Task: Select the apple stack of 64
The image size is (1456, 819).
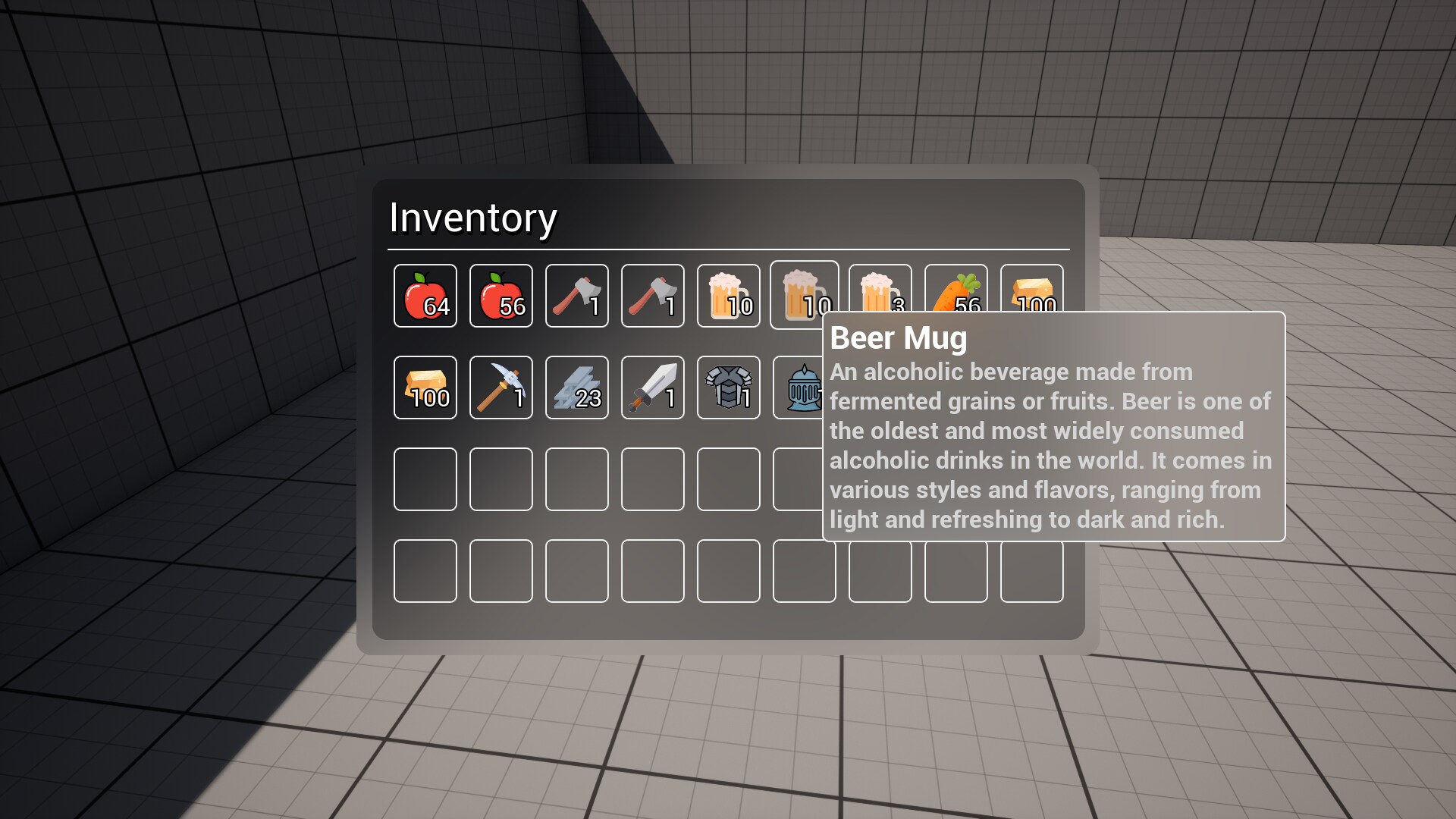Action: point(425,296)
